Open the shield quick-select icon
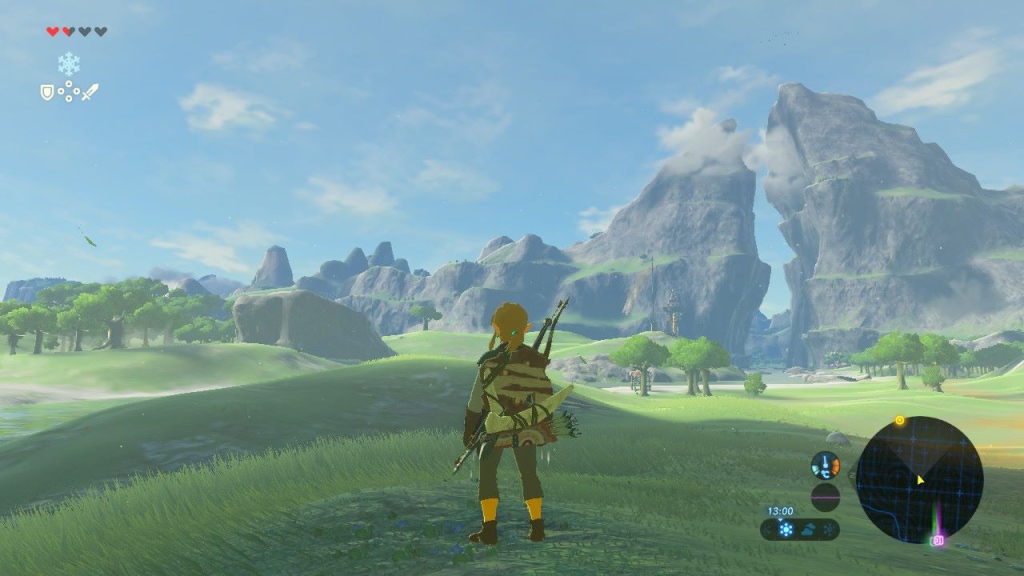Image resolution: width=1024 pixels, height=576 pixels. 46,92
